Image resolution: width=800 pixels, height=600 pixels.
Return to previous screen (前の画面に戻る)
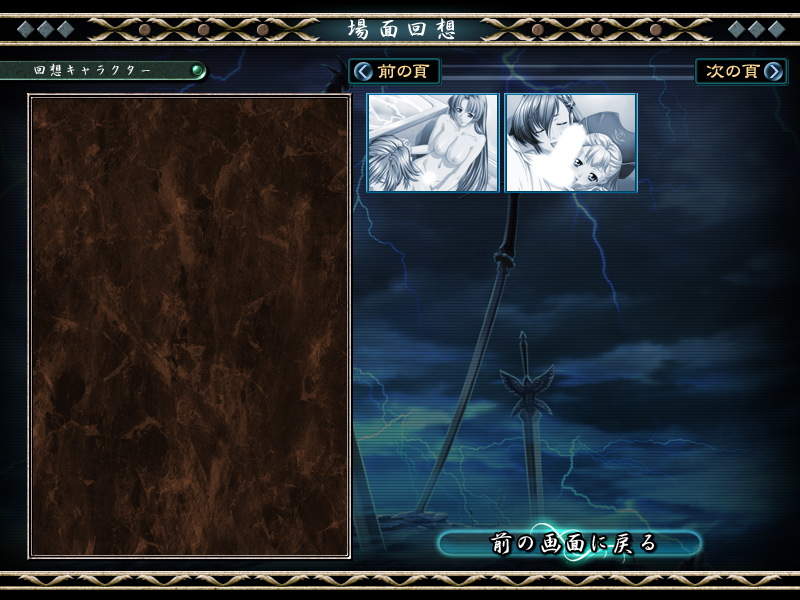tap(571, 544)
